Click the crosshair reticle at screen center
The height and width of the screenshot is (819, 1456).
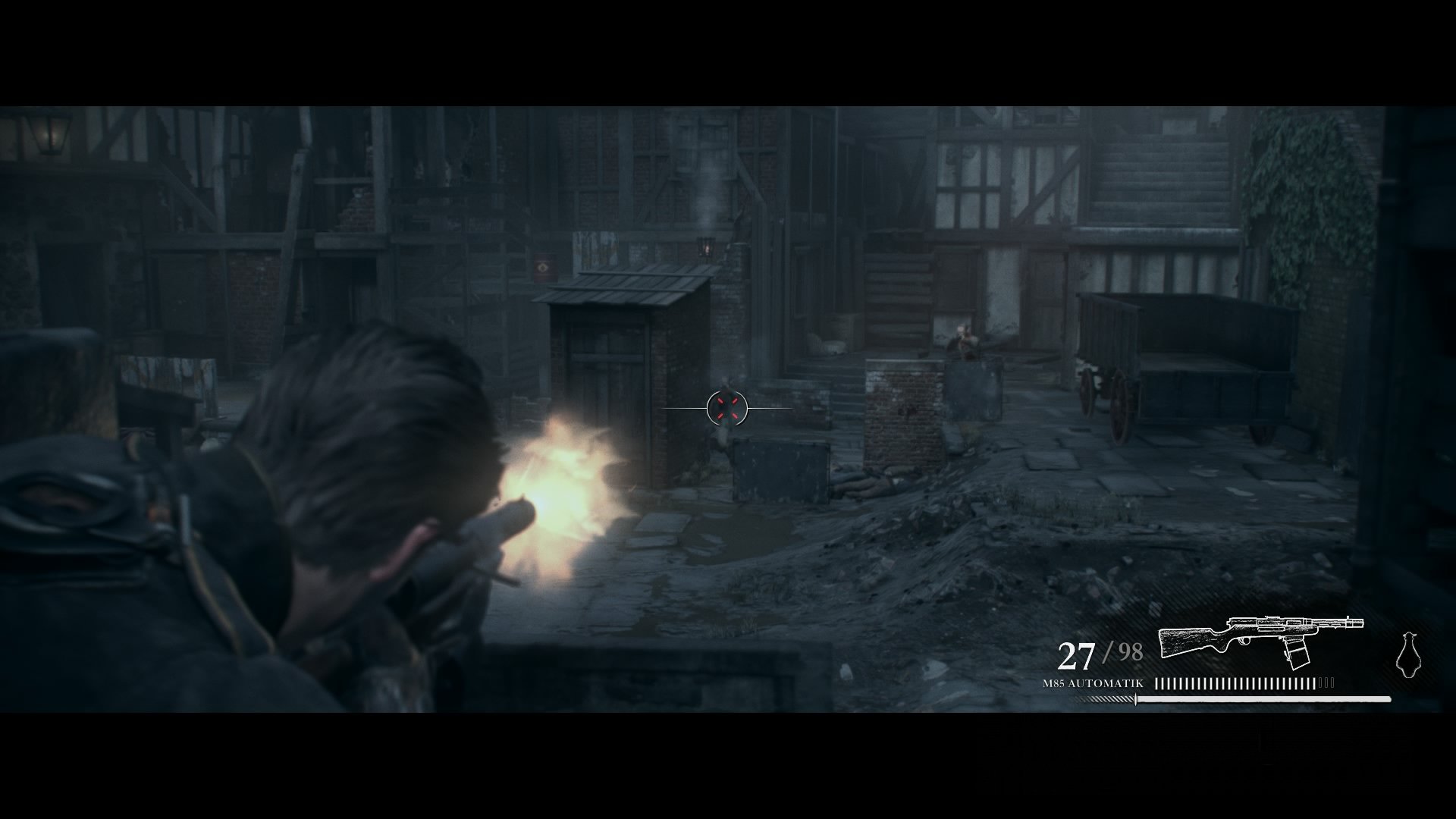pyautogui.click(x=726, y=409)
